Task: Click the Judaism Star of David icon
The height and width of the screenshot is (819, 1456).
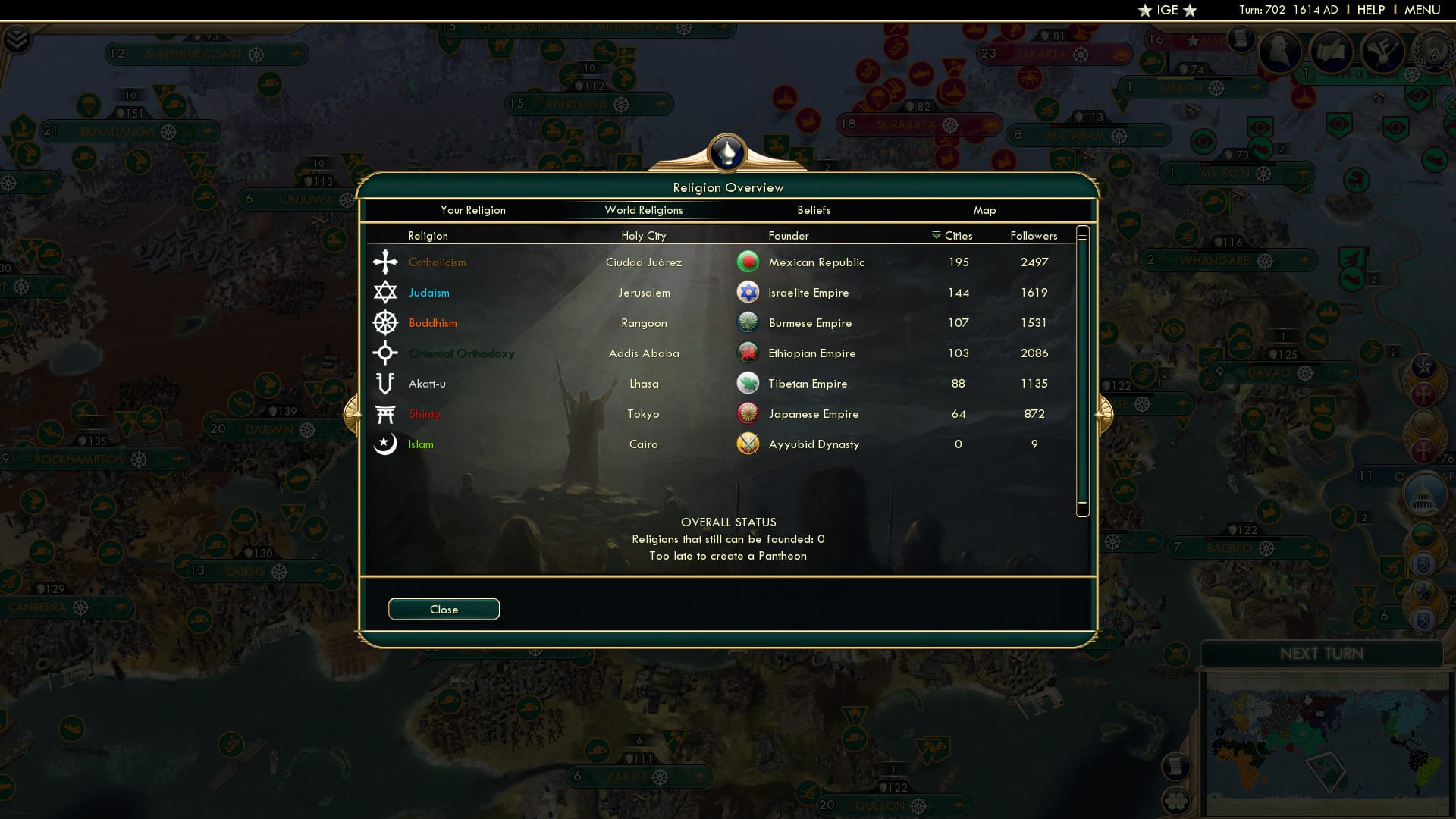Action: [x=386, y=292]
